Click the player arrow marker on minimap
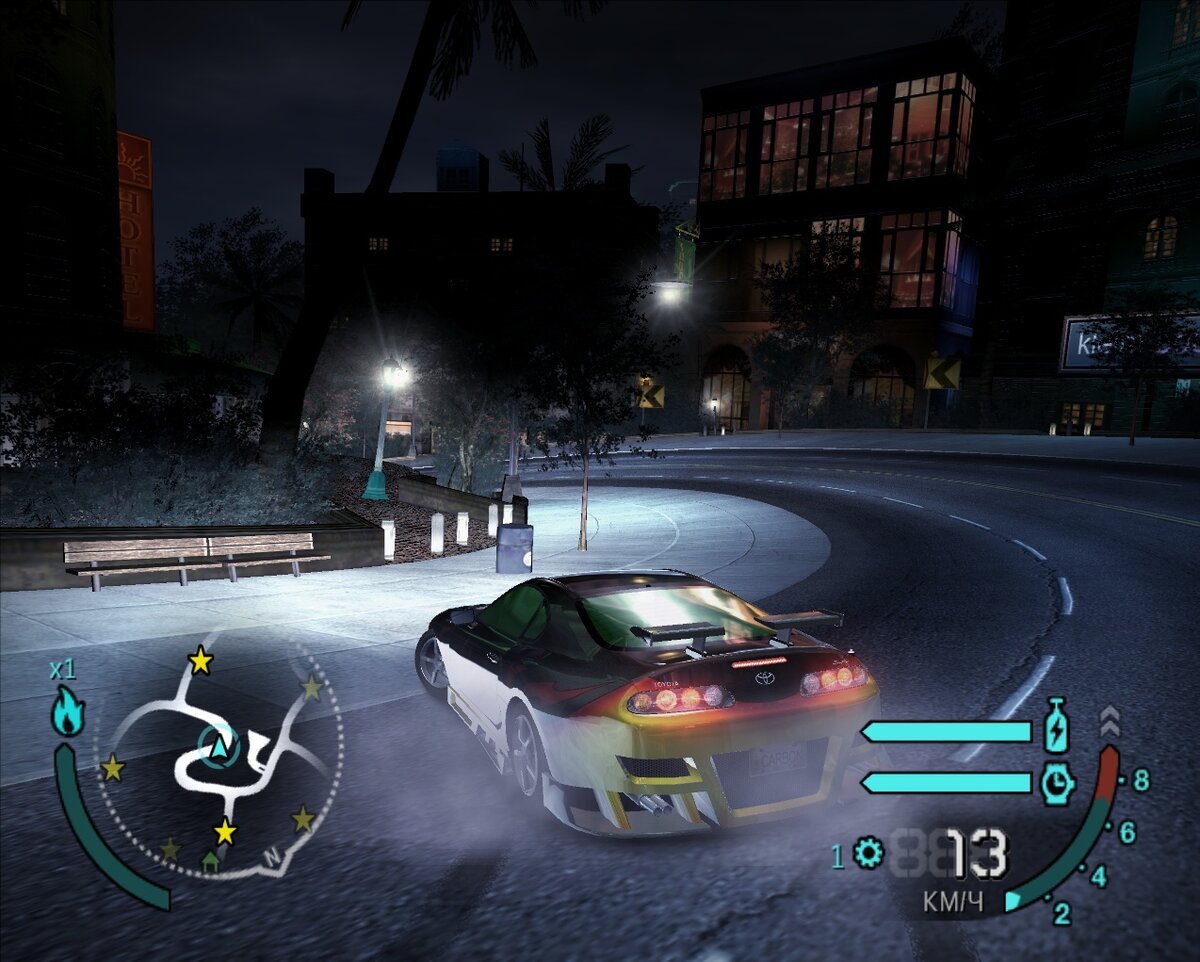Viewport: 1200px width, 962px height. click(x=219, y=745)
